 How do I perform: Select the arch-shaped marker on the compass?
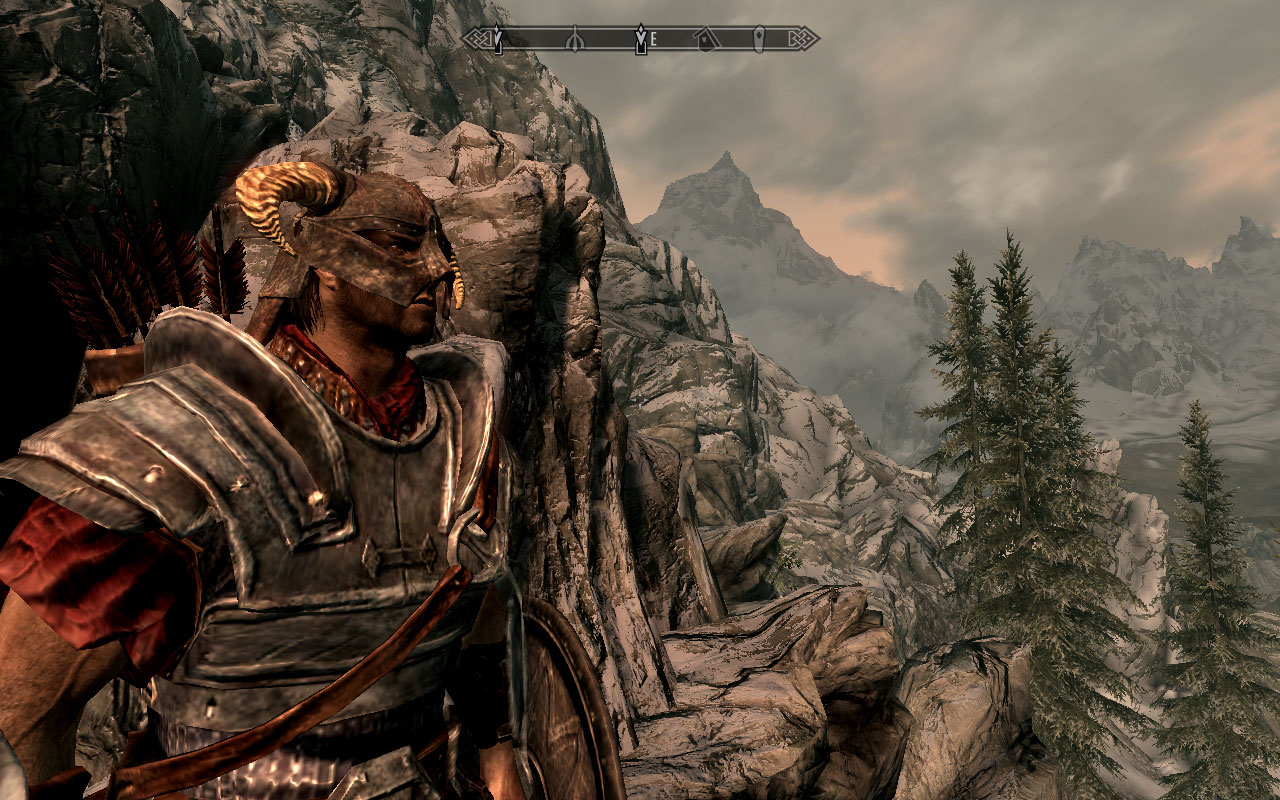point(575,40)
